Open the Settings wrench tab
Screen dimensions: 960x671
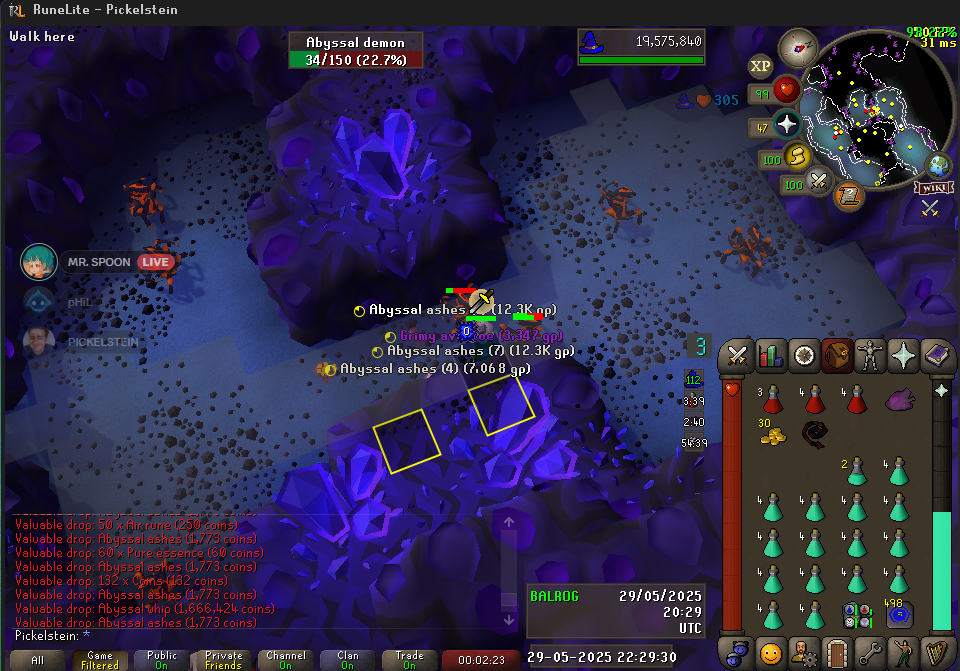coord(871,653)
